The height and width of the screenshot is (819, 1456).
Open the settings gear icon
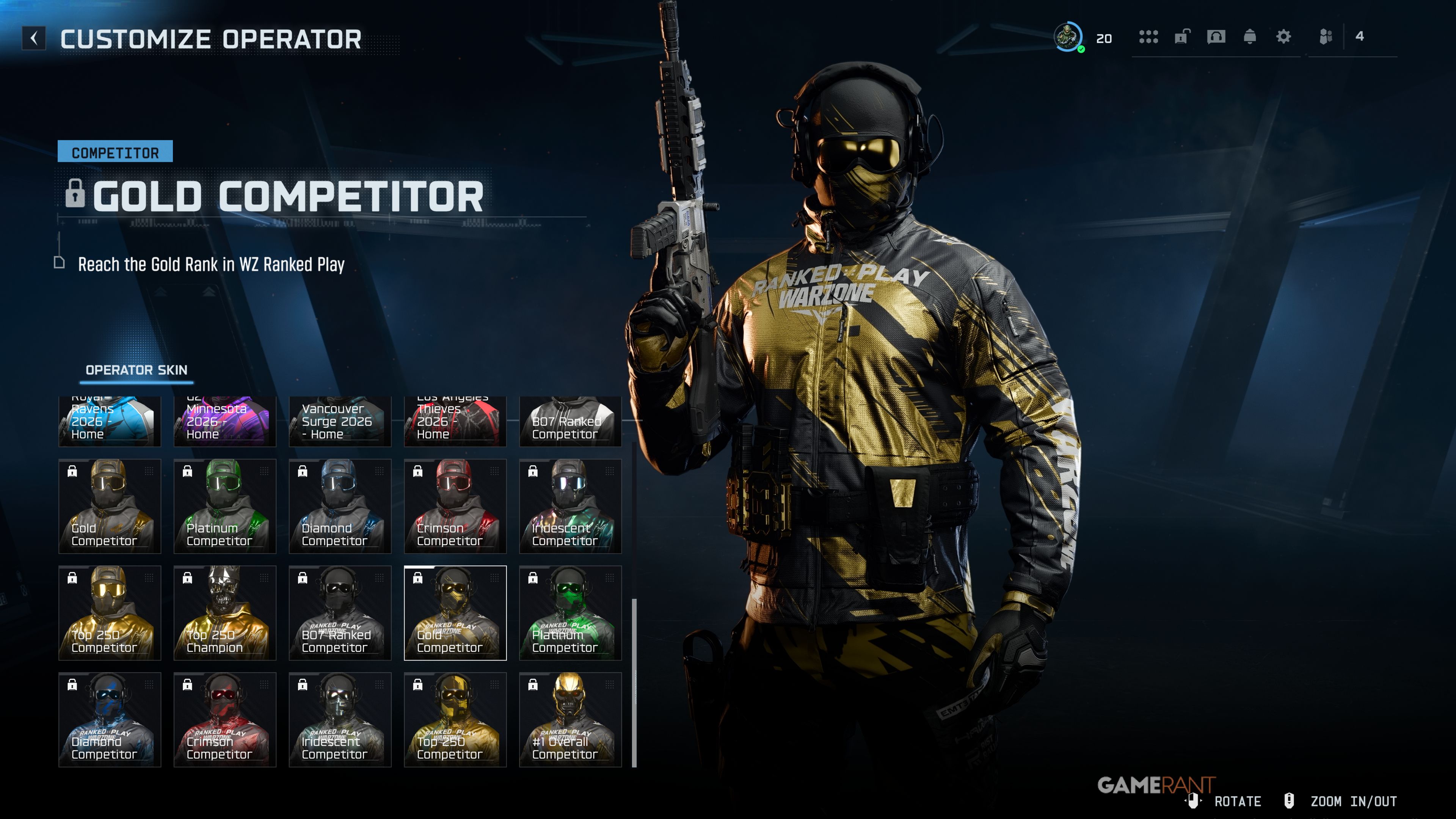pos(1283,37)
